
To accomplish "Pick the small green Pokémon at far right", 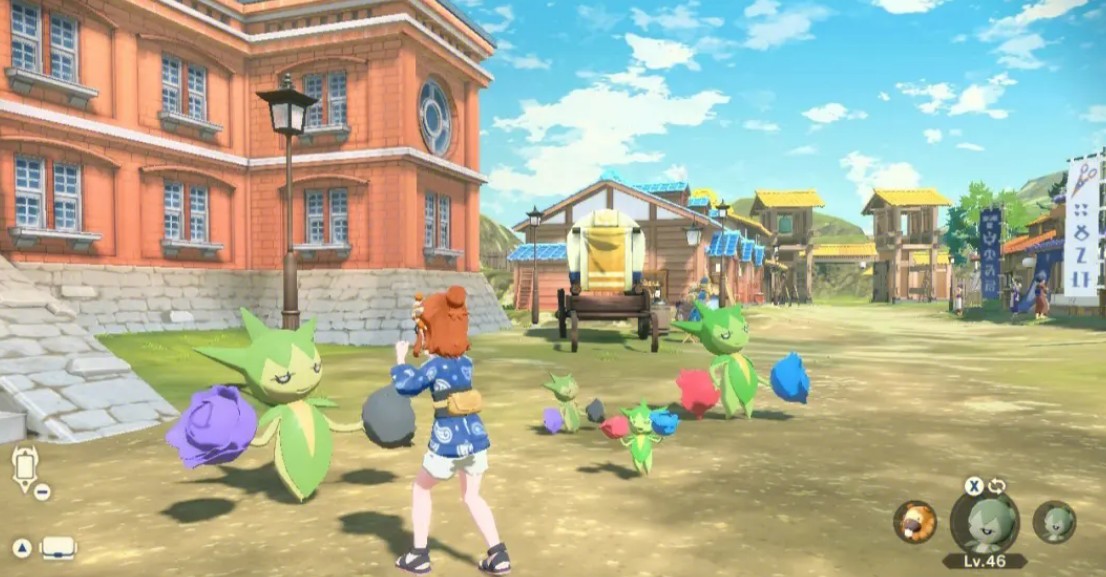I will click(1054, 522).
